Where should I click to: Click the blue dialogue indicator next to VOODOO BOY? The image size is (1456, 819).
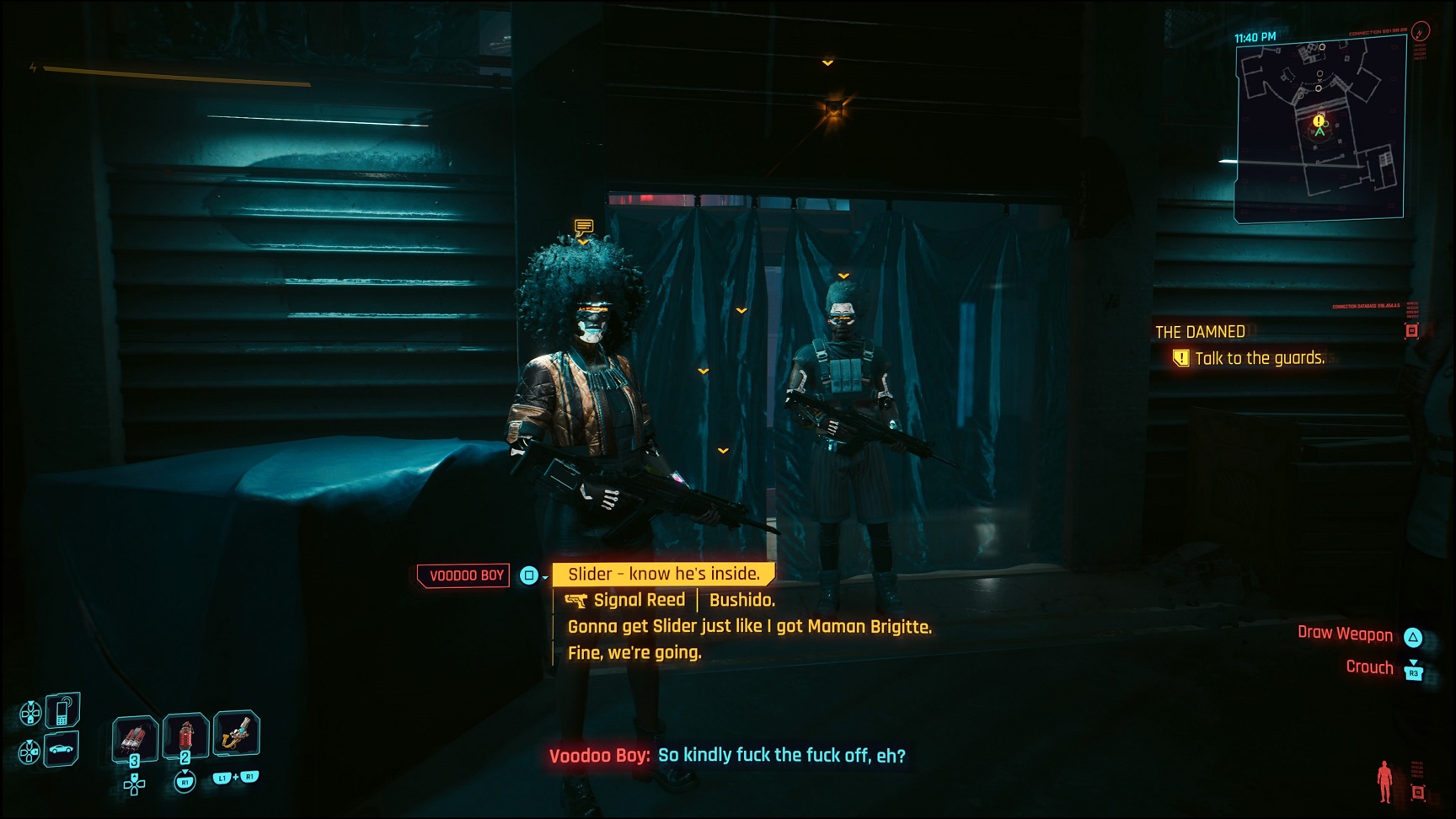click(x=529, y=575)
